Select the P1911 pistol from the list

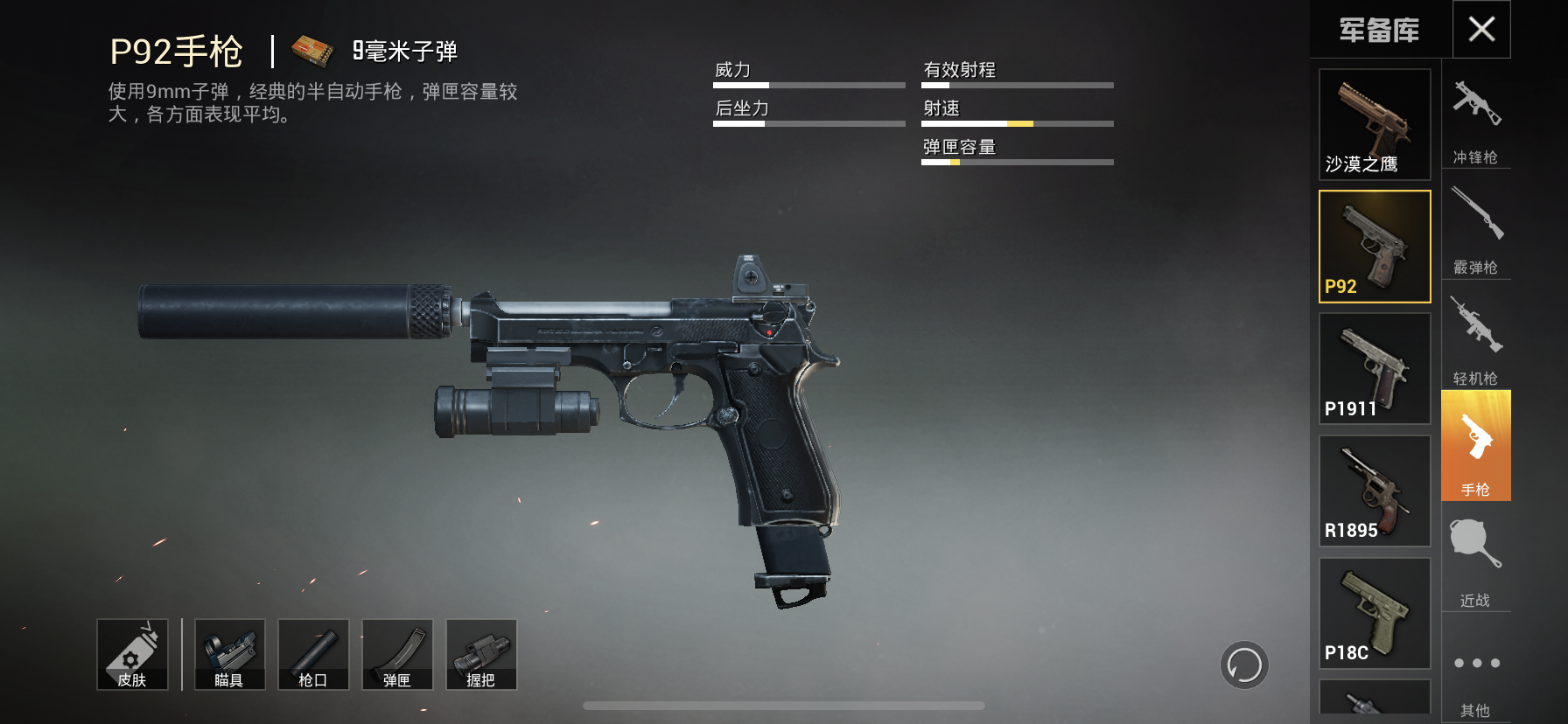[1374, 367]
